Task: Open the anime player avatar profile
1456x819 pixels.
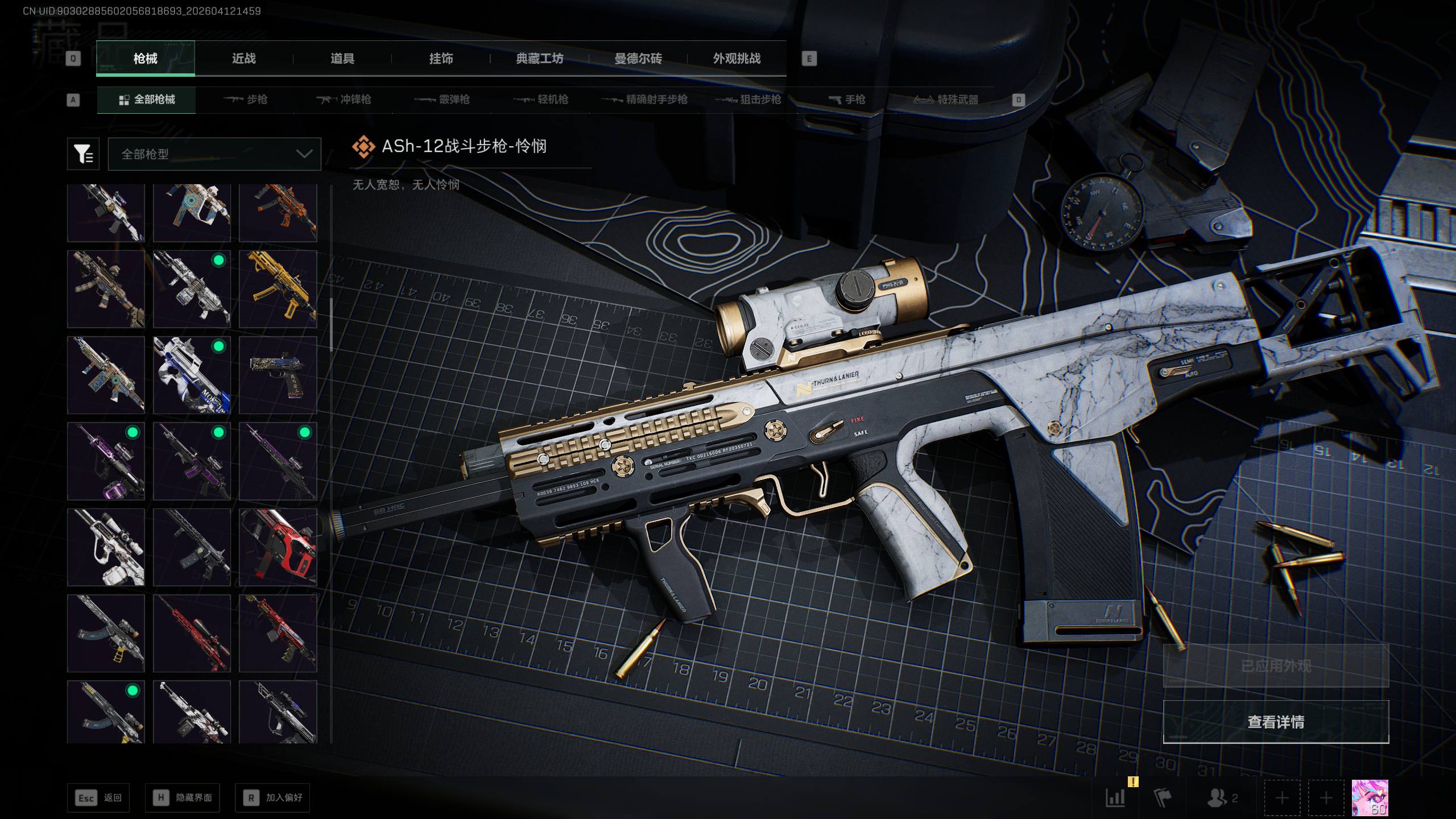Action: pyautogui.click(x=1370, y=797)
